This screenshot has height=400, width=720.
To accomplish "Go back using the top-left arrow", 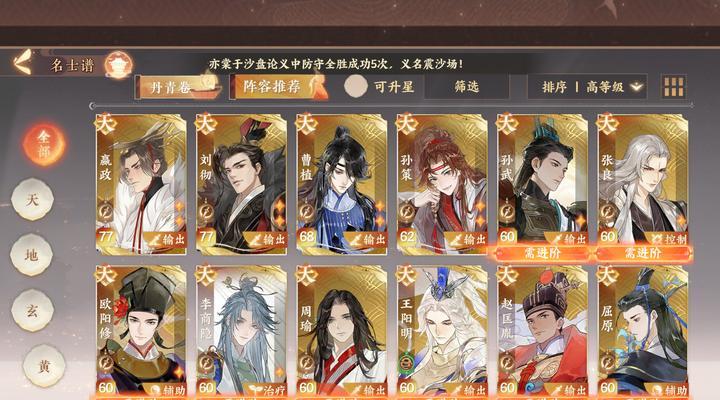I will tap(22, 63).
